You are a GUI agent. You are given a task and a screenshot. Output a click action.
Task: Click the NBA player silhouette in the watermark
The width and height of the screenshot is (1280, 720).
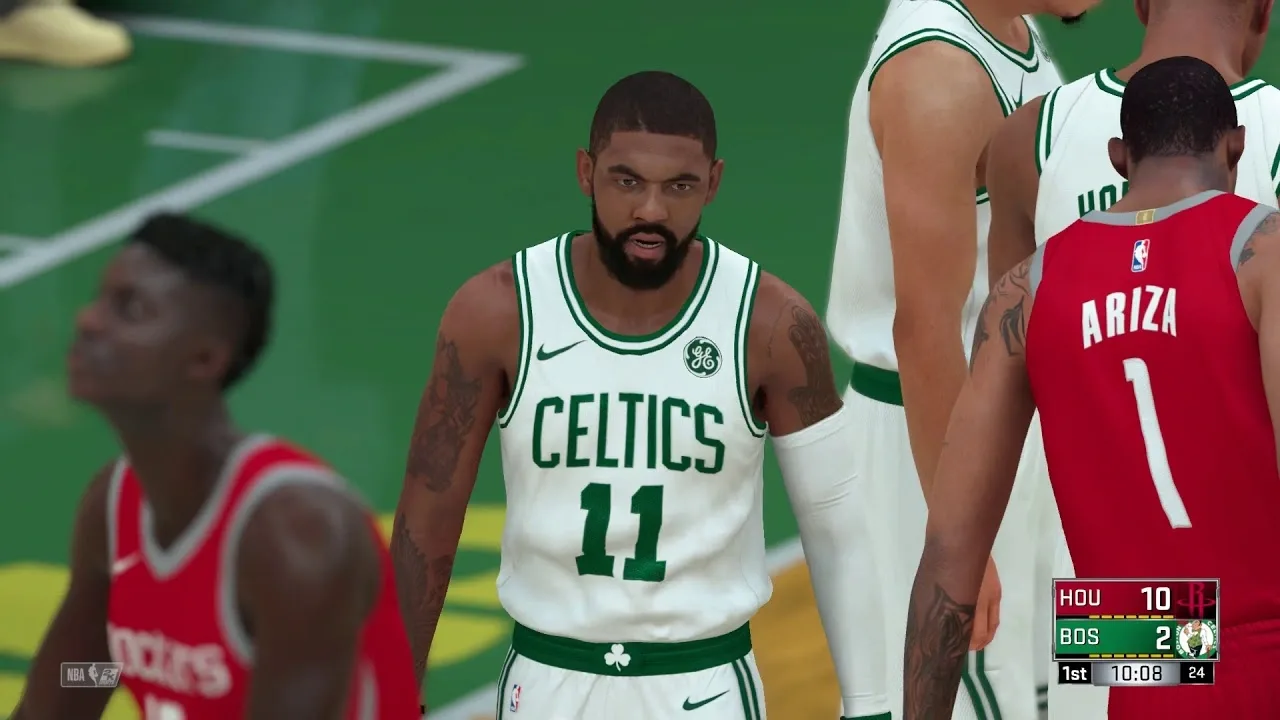tap(93, 673)
